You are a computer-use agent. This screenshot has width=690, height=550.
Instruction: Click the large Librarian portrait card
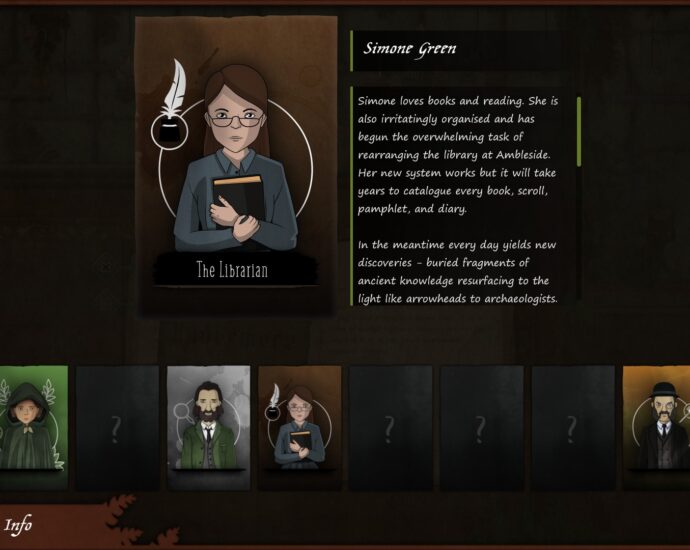(236, 165)
